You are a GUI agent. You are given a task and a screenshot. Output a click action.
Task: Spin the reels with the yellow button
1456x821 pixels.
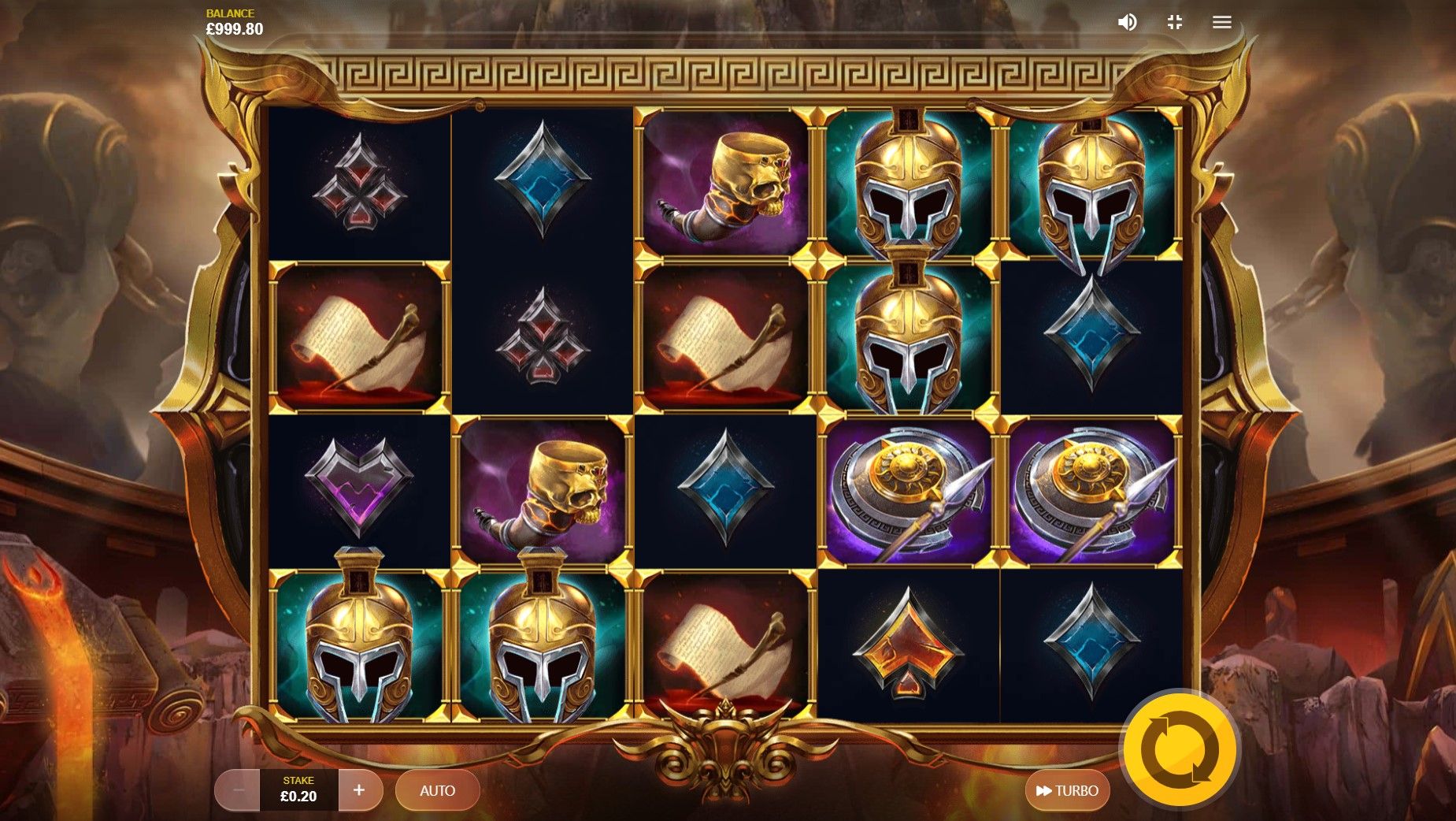[x=1179, y=750]
